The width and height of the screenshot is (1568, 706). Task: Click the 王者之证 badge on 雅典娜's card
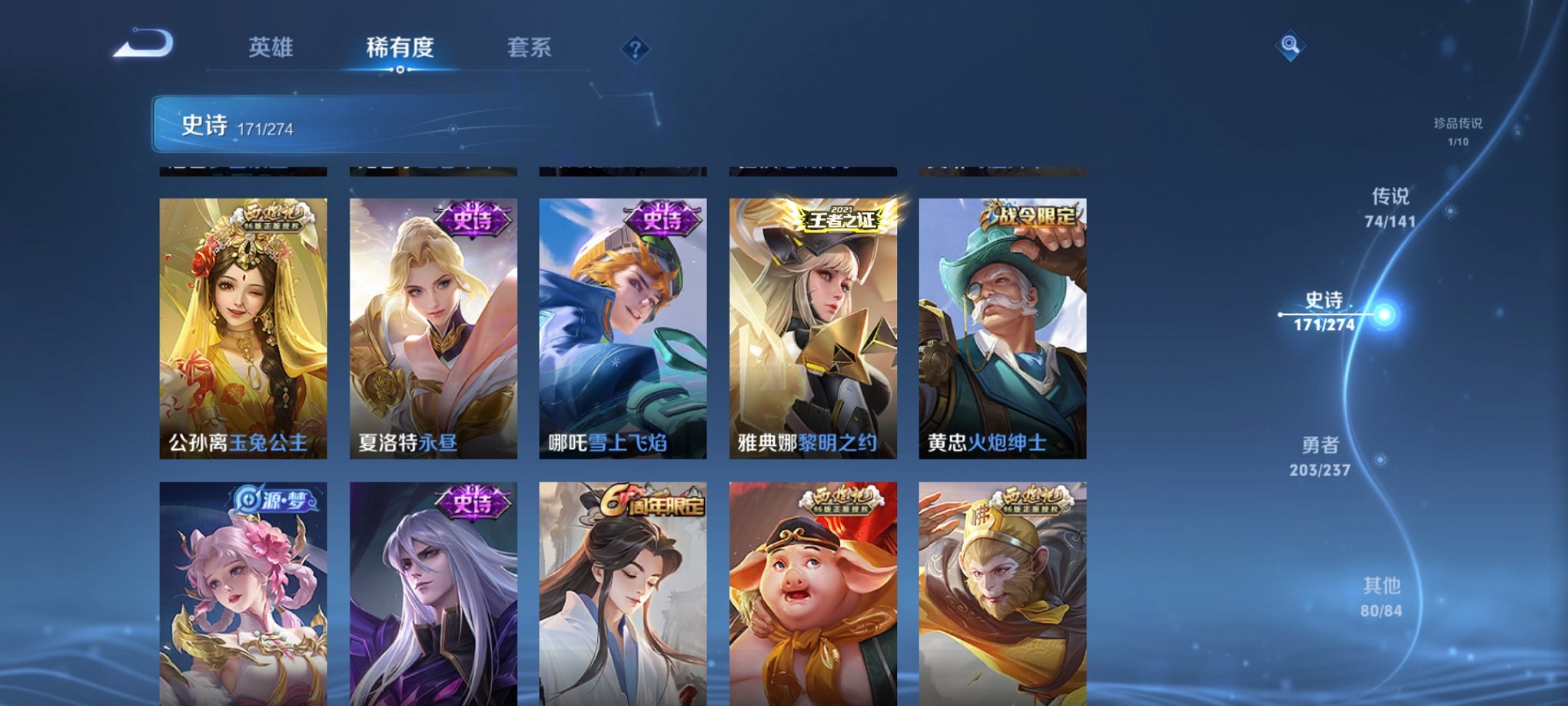840,218
